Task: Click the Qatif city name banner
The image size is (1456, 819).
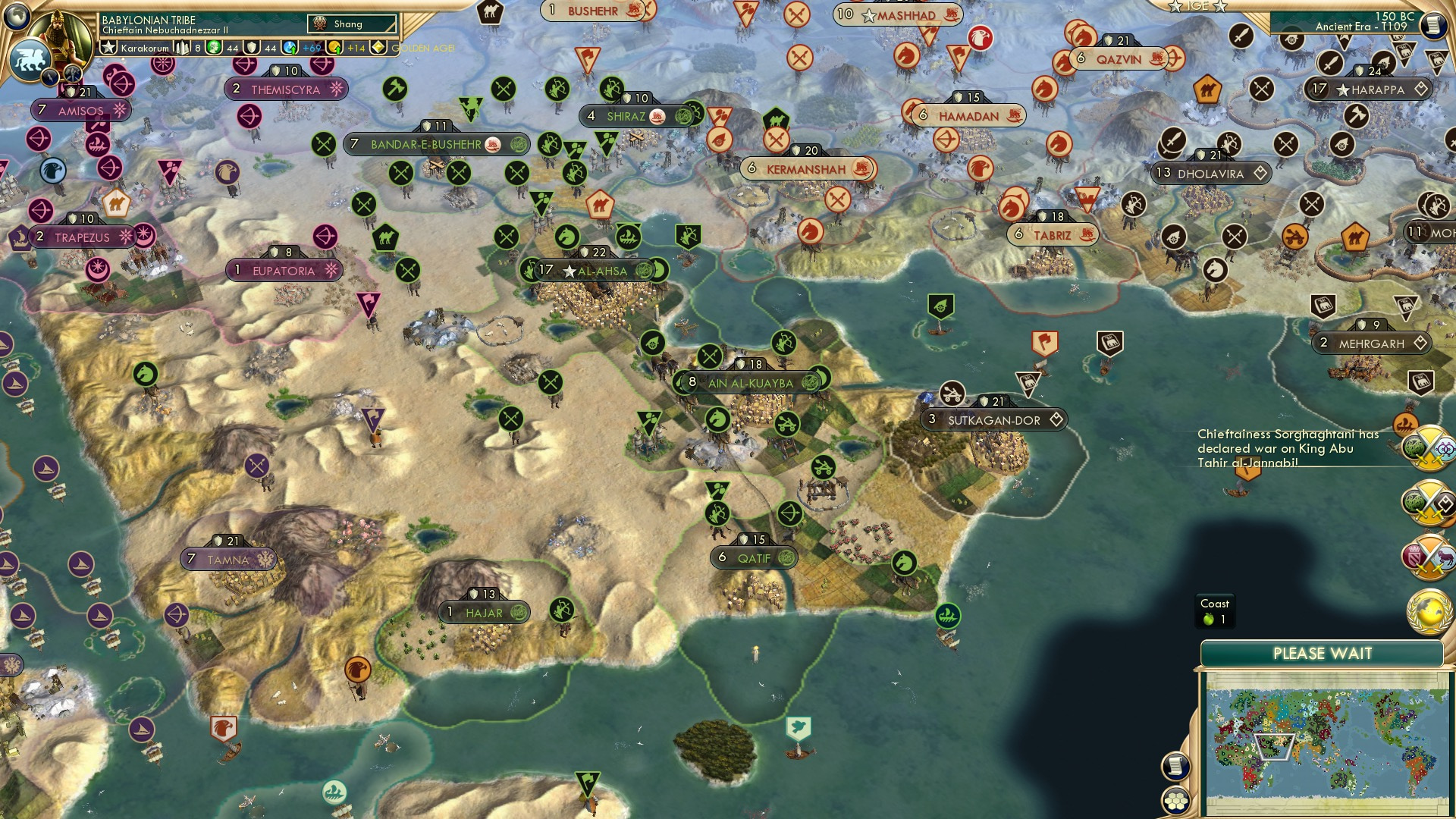Action: [x=754, y=557]
